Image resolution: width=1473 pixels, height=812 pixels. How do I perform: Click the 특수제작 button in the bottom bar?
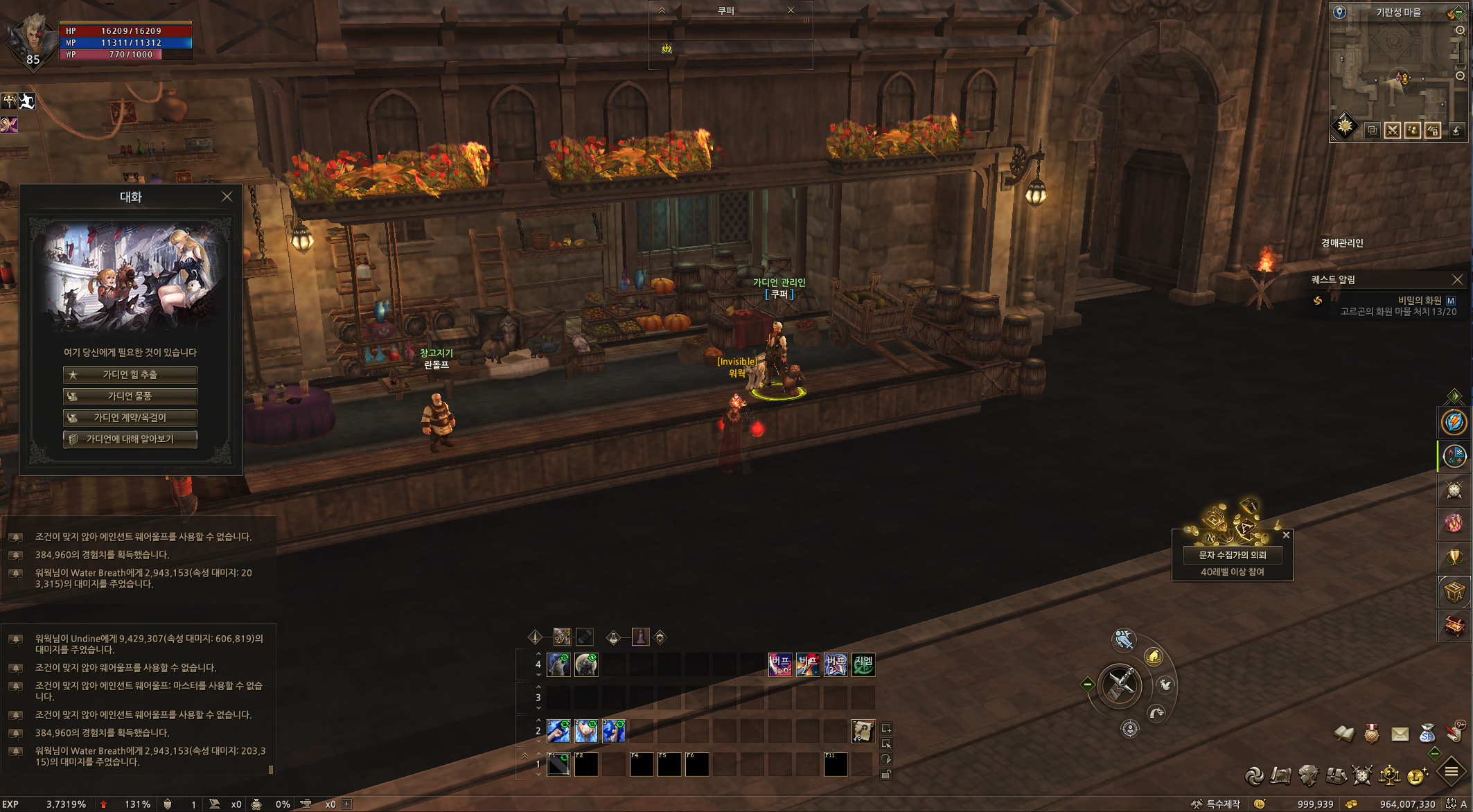click(x=1217, y=804)
